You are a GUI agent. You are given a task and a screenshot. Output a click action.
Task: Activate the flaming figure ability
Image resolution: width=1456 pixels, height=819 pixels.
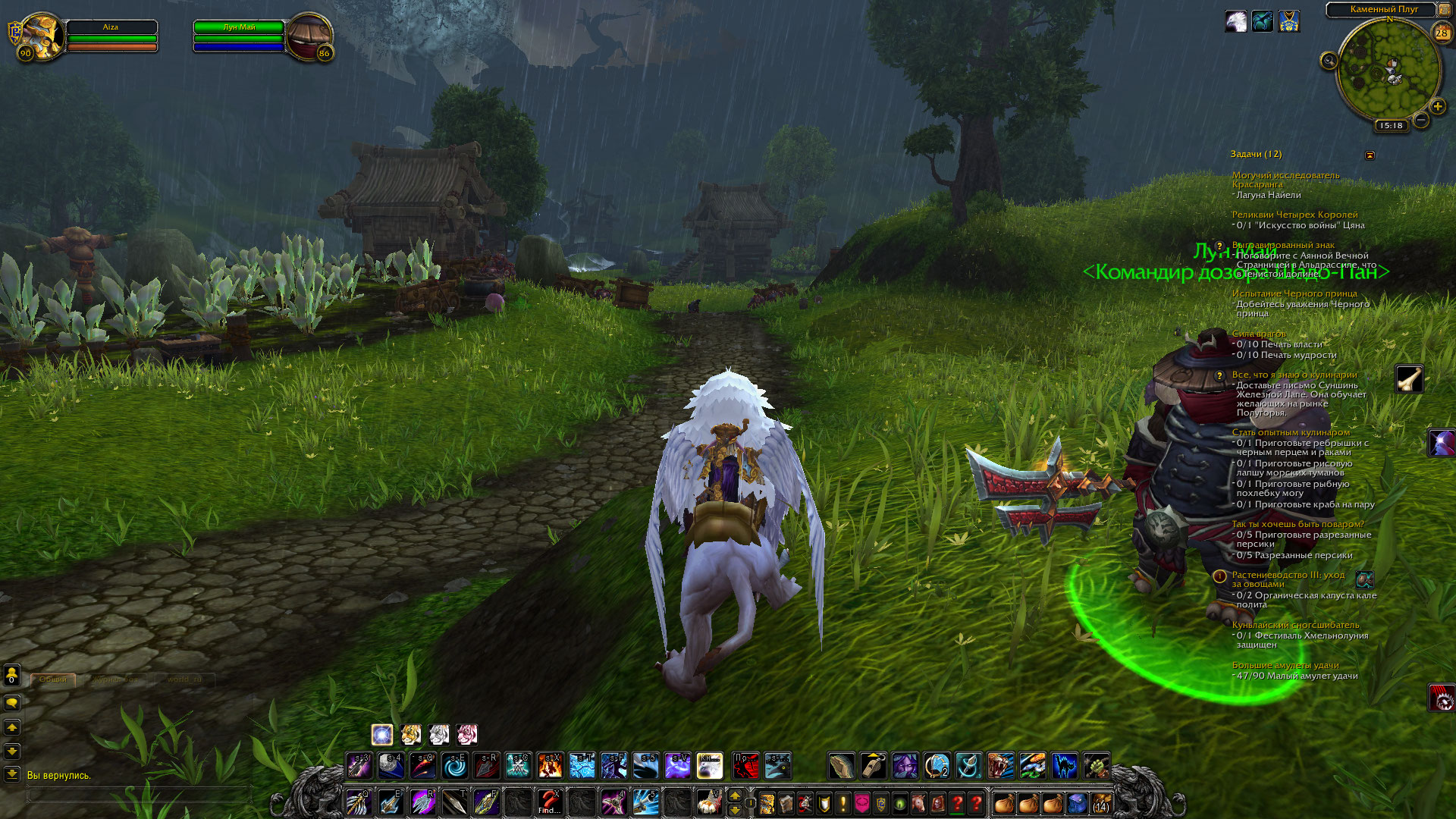click(x=550, y=766)
